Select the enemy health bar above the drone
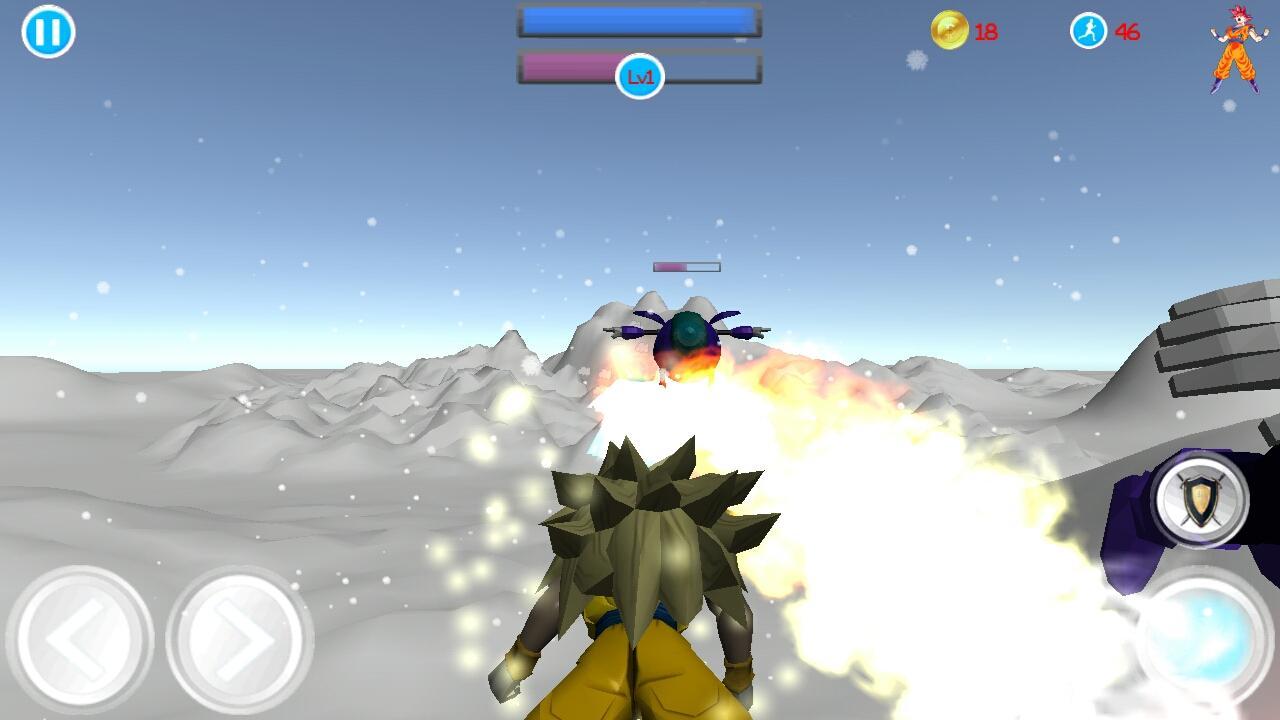1280x720 pixels. pos(686,266)
